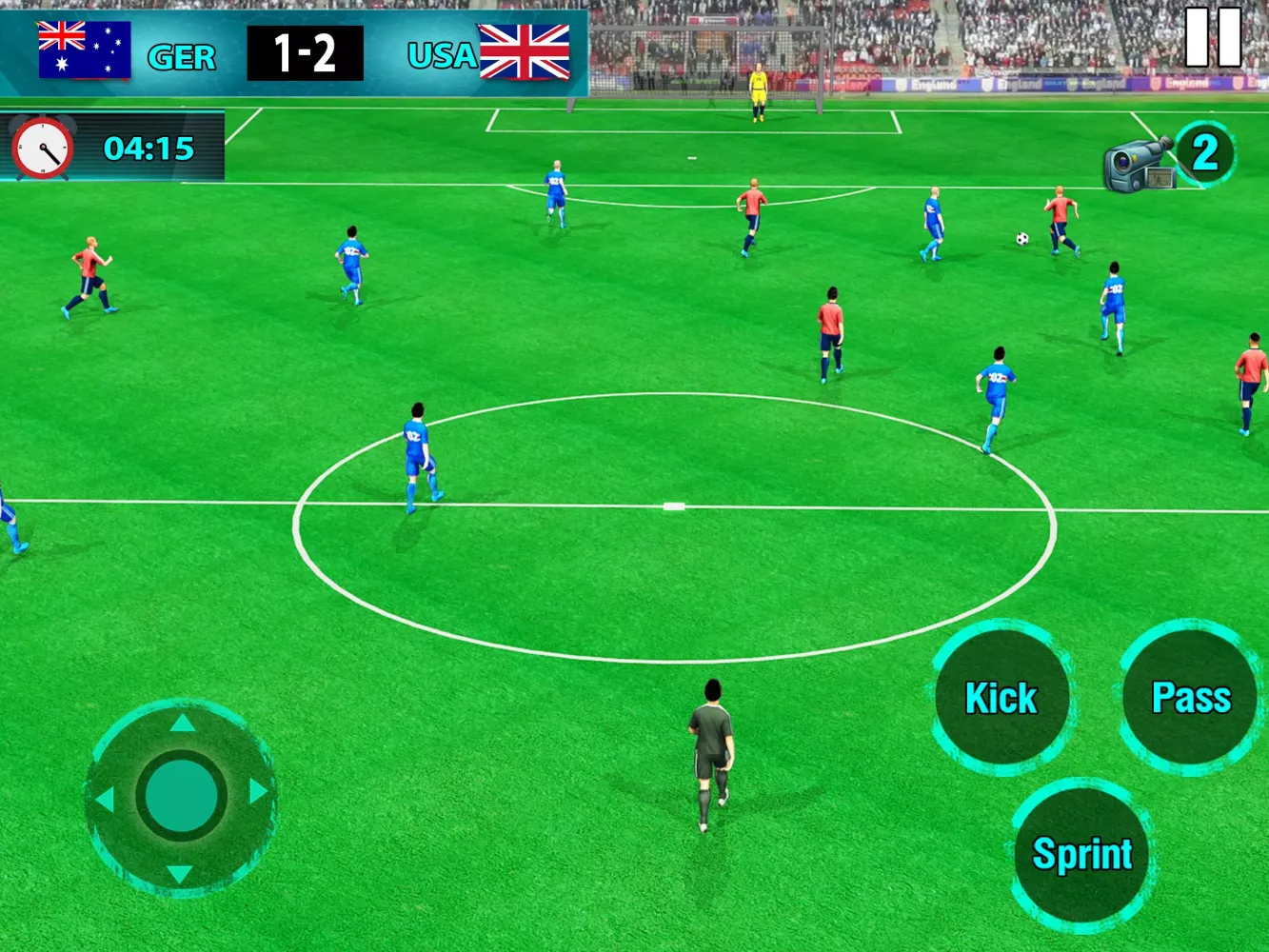This screenshot has width=1269, height=952.
Task: Tap the joystick's right arrow
Action: pyautogui.click(x=258, y=792)
